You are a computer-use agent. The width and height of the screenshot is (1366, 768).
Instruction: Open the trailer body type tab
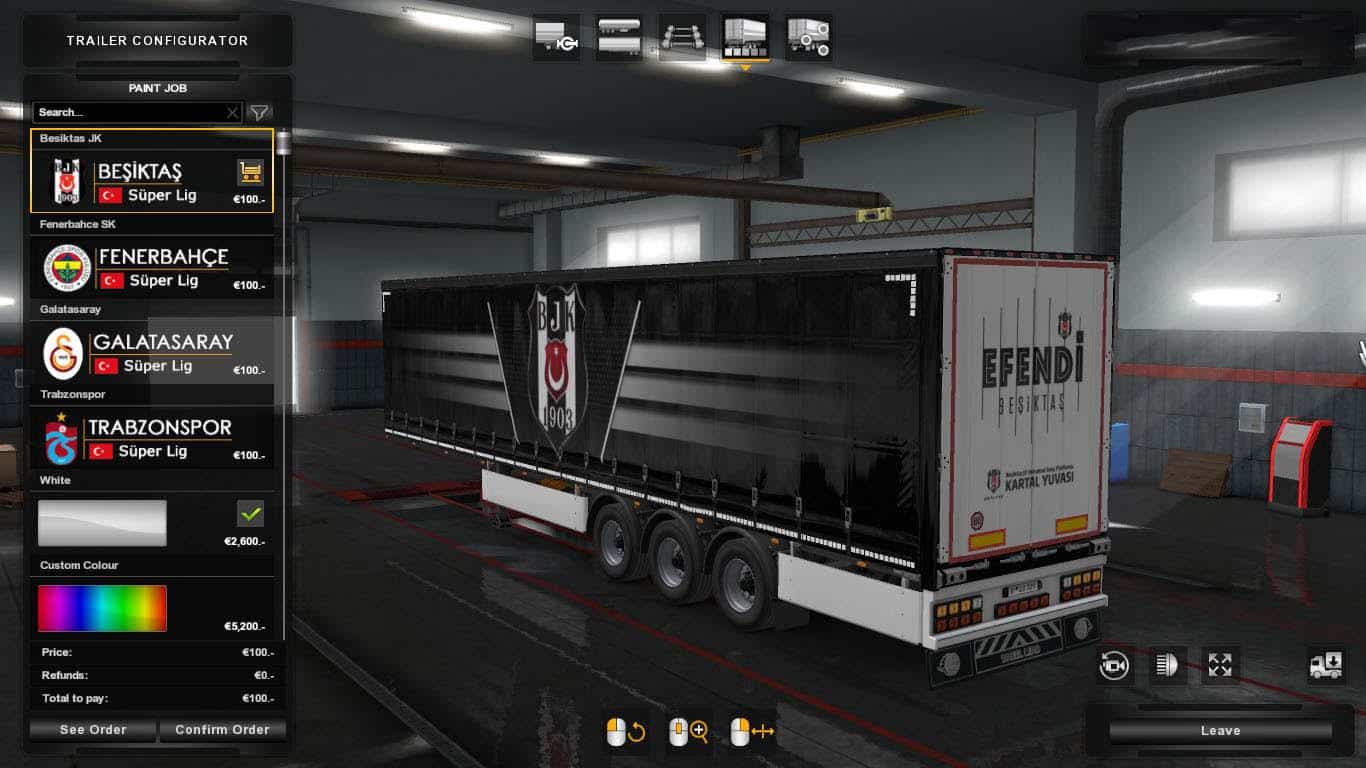[x=619, y=38]
